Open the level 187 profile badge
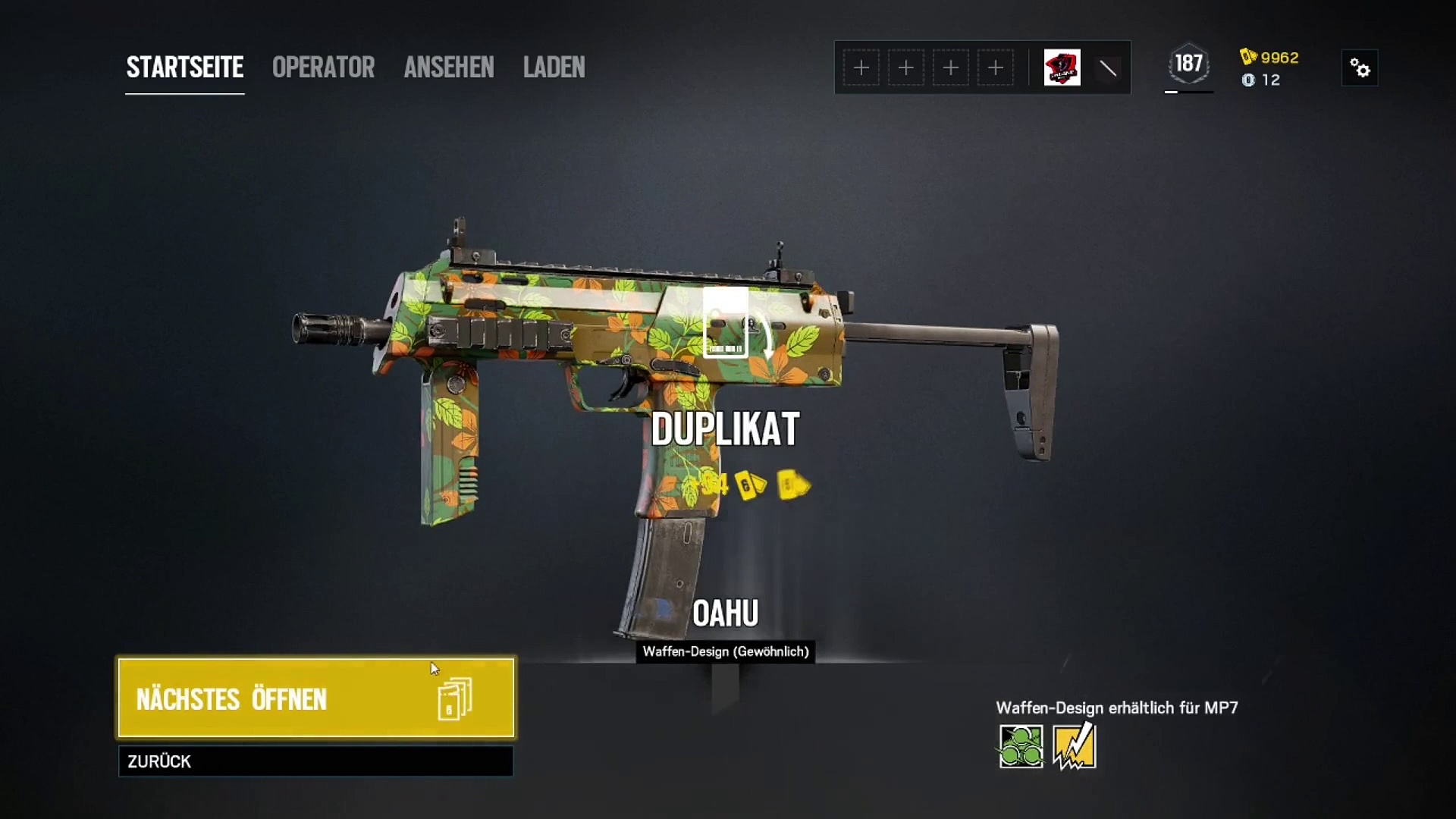 coord(1188,64)
